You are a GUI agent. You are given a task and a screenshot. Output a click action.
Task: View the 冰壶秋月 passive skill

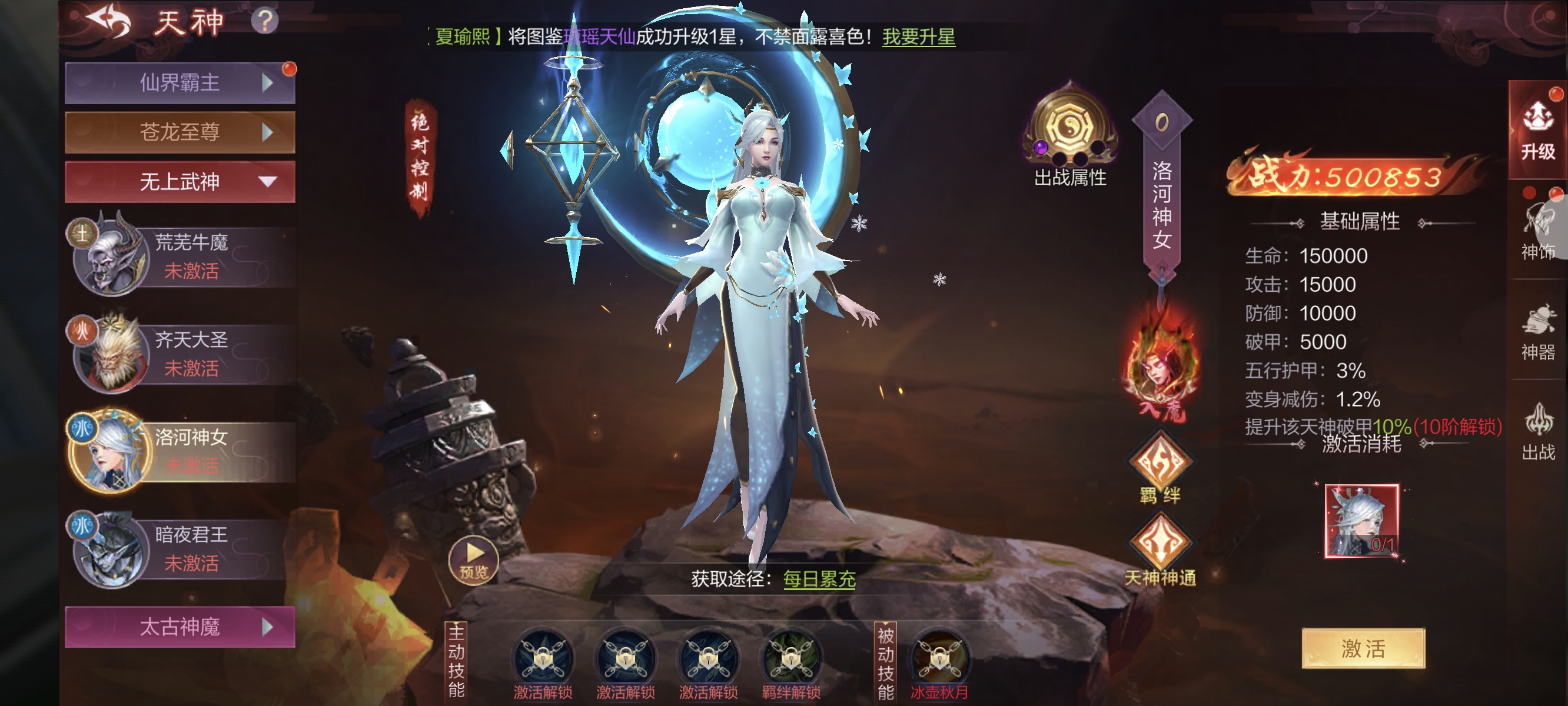tap(939, 662)
